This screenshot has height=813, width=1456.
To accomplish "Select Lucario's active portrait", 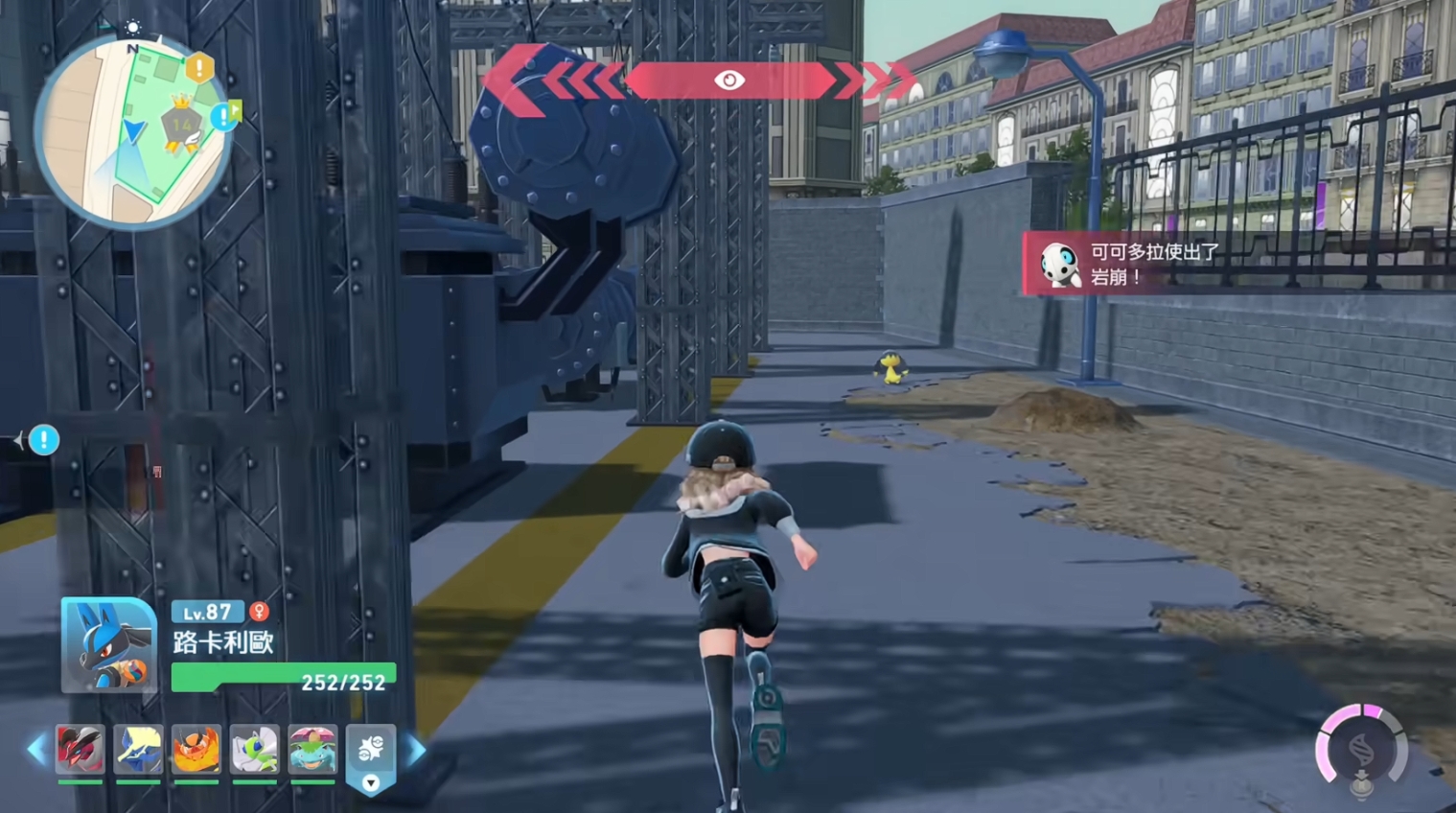I will click(108, 644).
